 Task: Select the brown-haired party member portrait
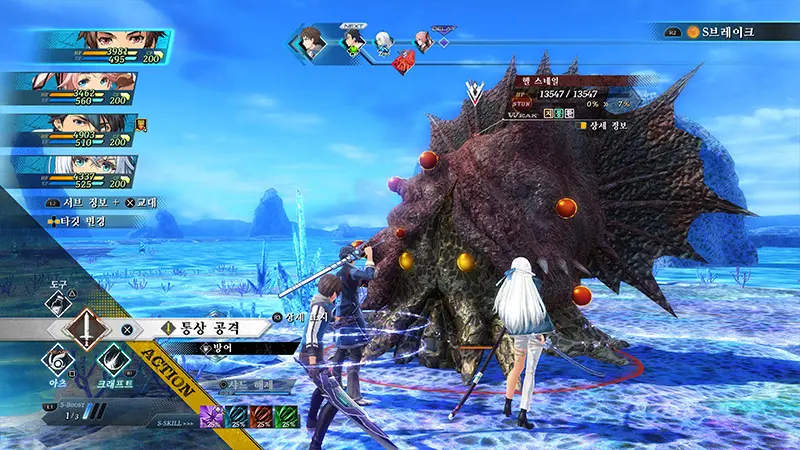[x=100, y=46]
